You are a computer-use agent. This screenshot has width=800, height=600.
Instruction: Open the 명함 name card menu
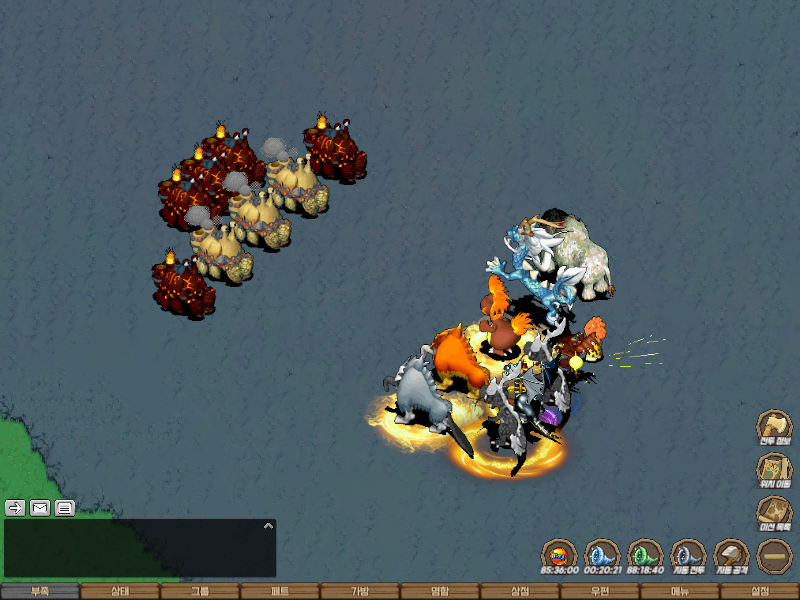pos(440,591)
